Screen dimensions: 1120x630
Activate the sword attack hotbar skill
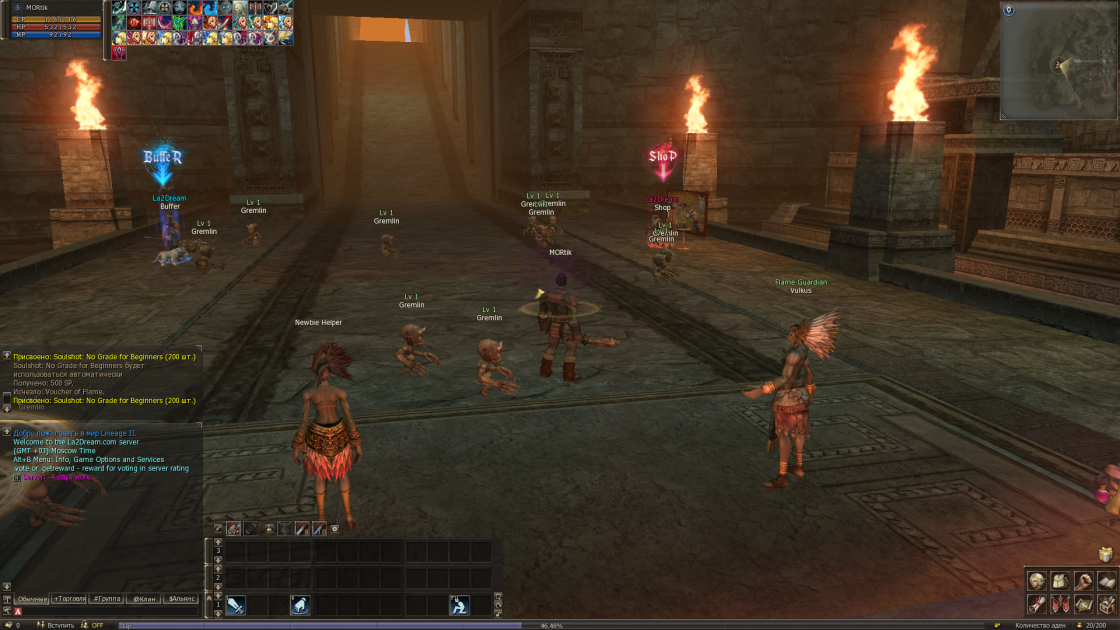(x=236, y=605)
